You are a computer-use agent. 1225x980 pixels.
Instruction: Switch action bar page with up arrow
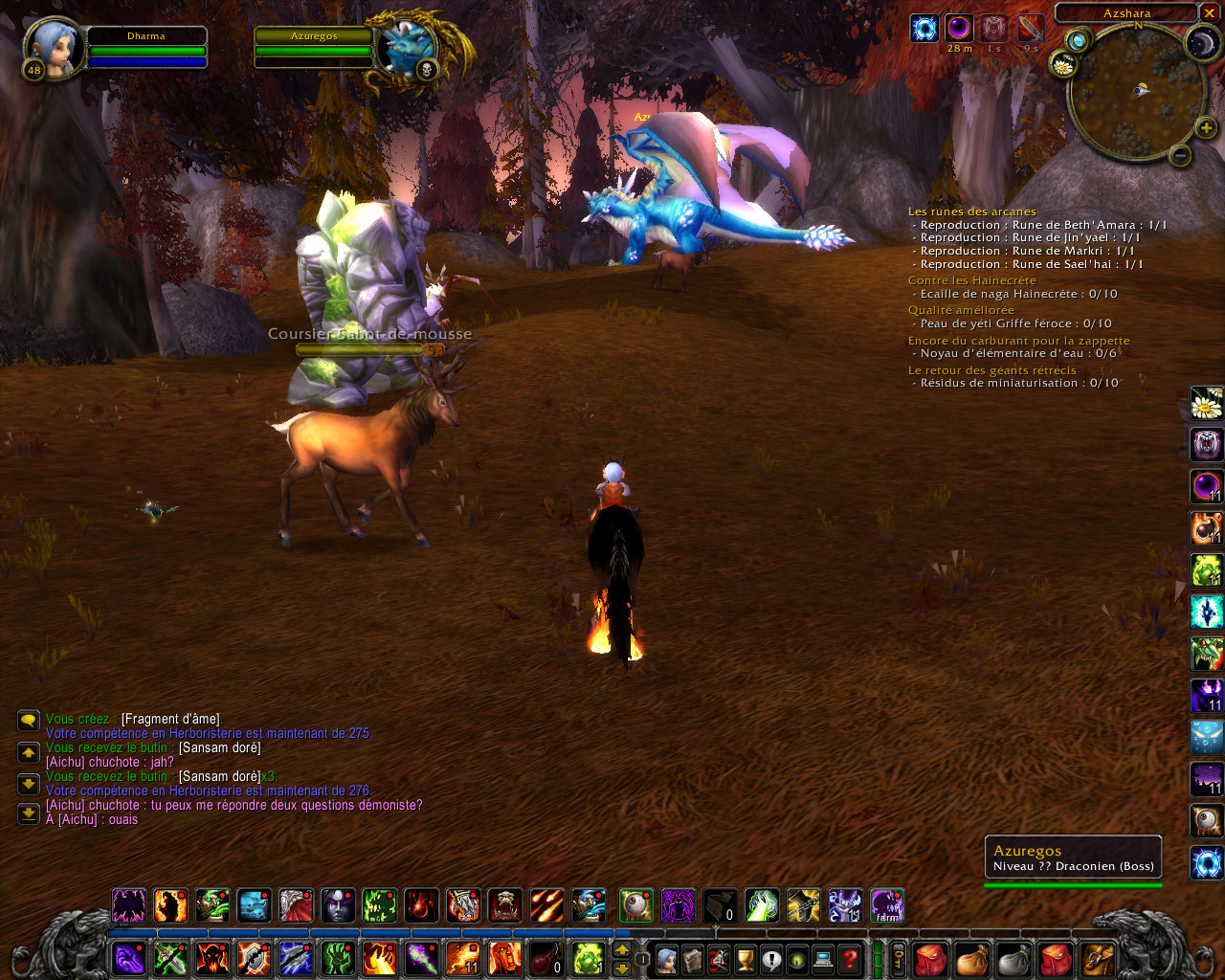click(x=622, y=949)
